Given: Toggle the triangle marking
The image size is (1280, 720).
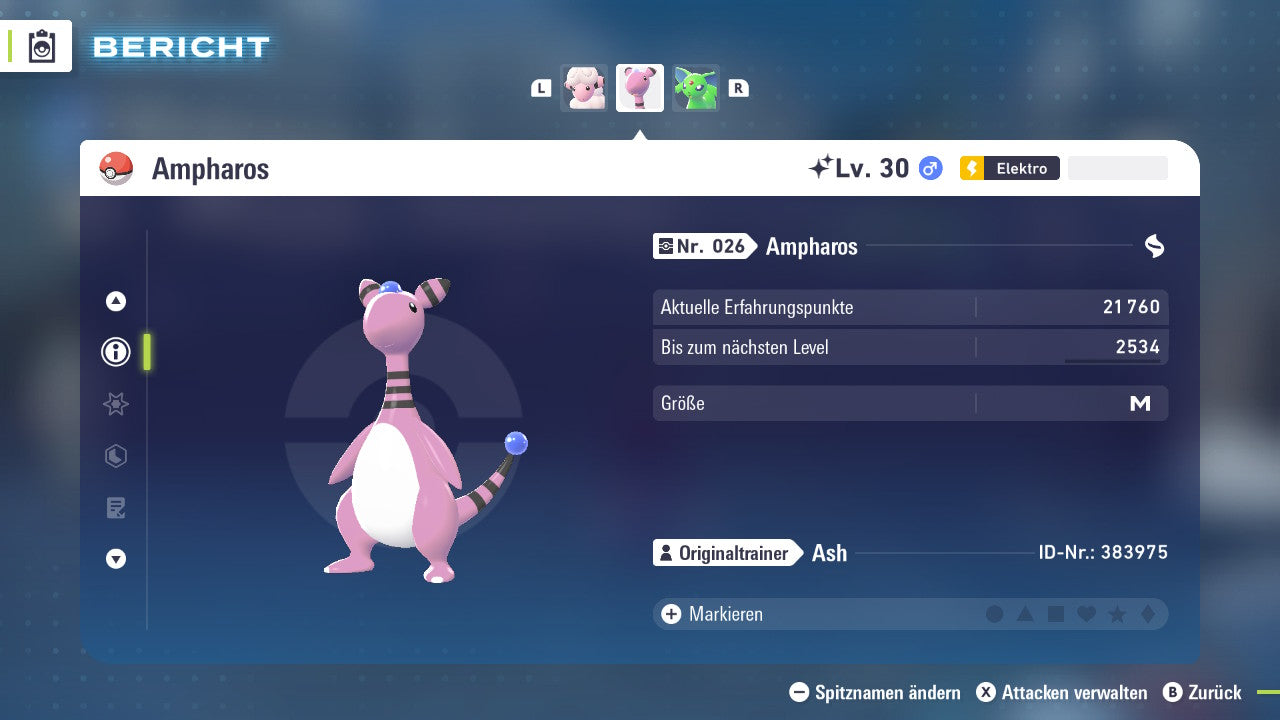Looking at the screenshot, I should click(x=1025, y=614).
